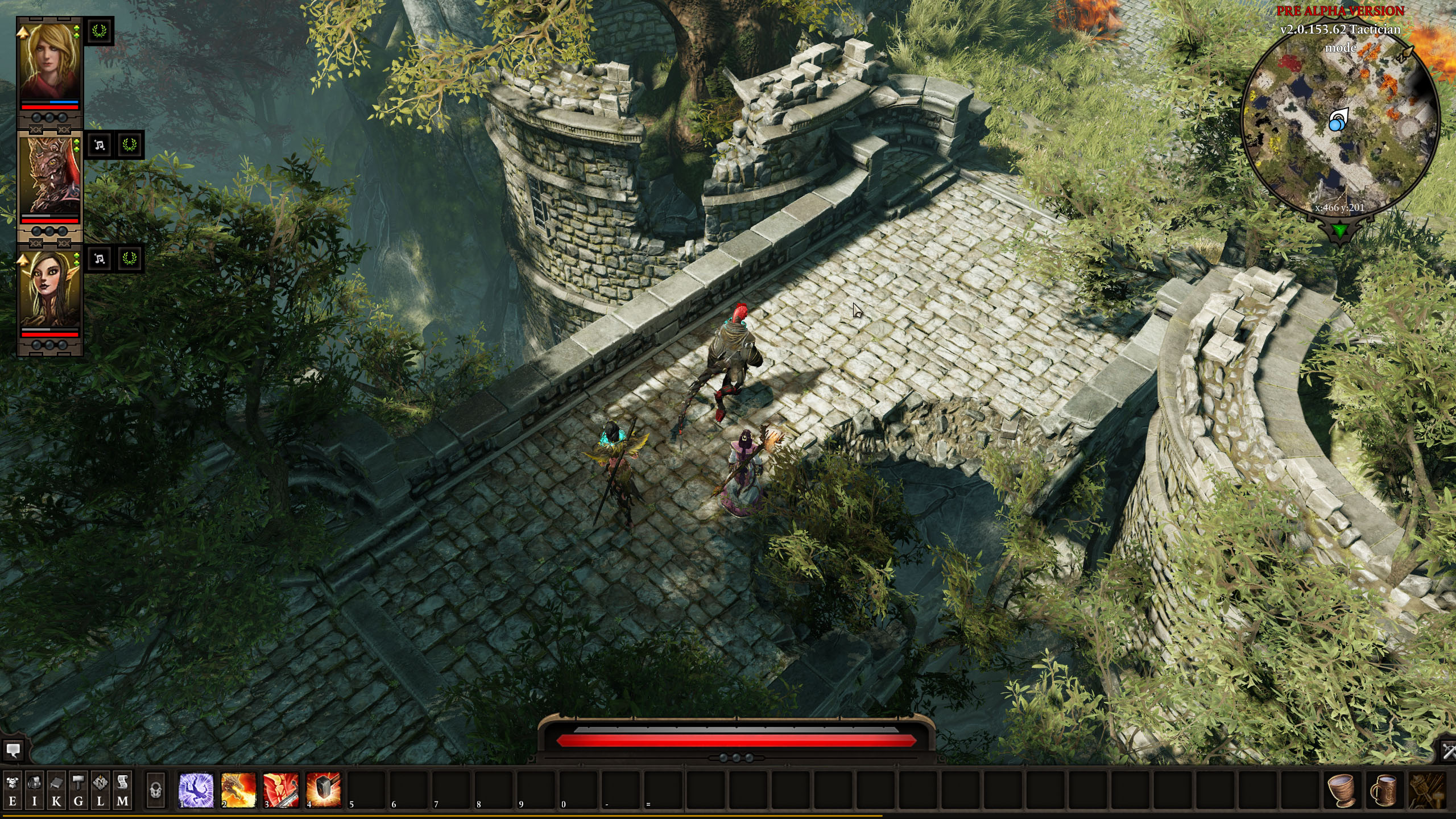This screenshot has width=1456, height=819.
Task: Select the red lizard character portrait
Action: tap(50, 175)
